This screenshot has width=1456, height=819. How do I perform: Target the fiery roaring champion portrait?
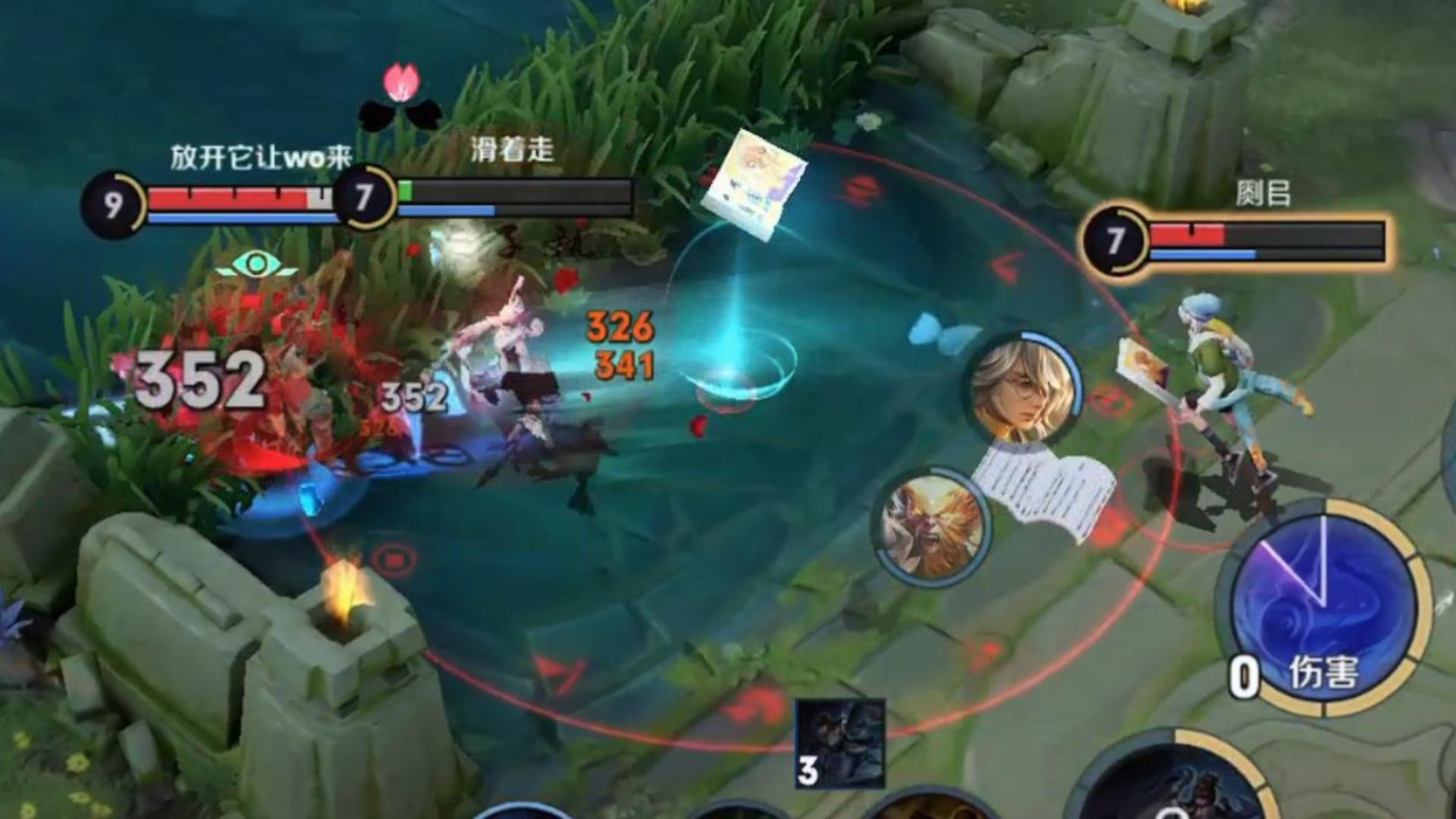[x=933, y=525]
